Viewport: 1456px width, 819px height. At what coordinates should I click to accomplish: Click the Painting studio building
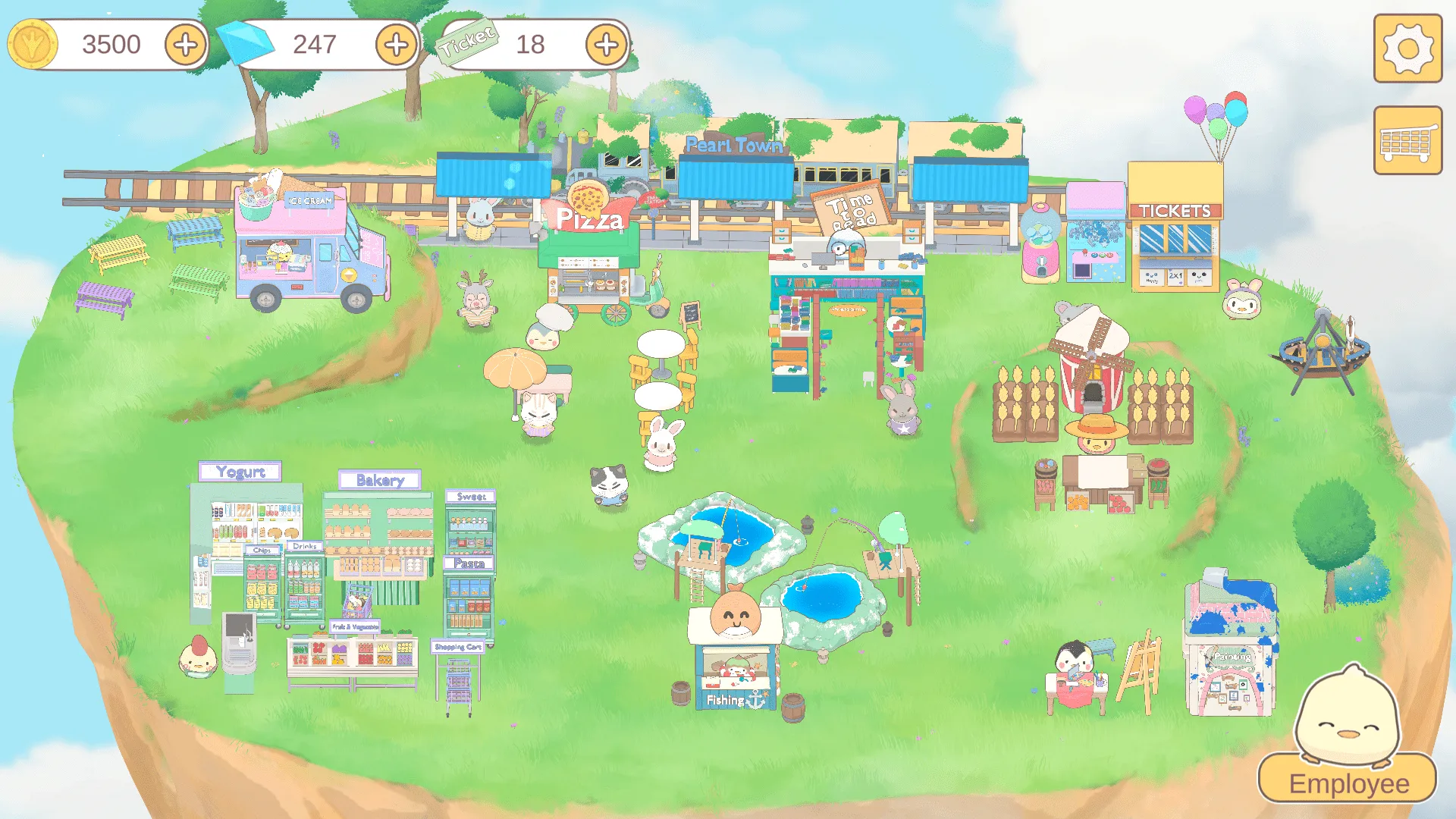1228,645
